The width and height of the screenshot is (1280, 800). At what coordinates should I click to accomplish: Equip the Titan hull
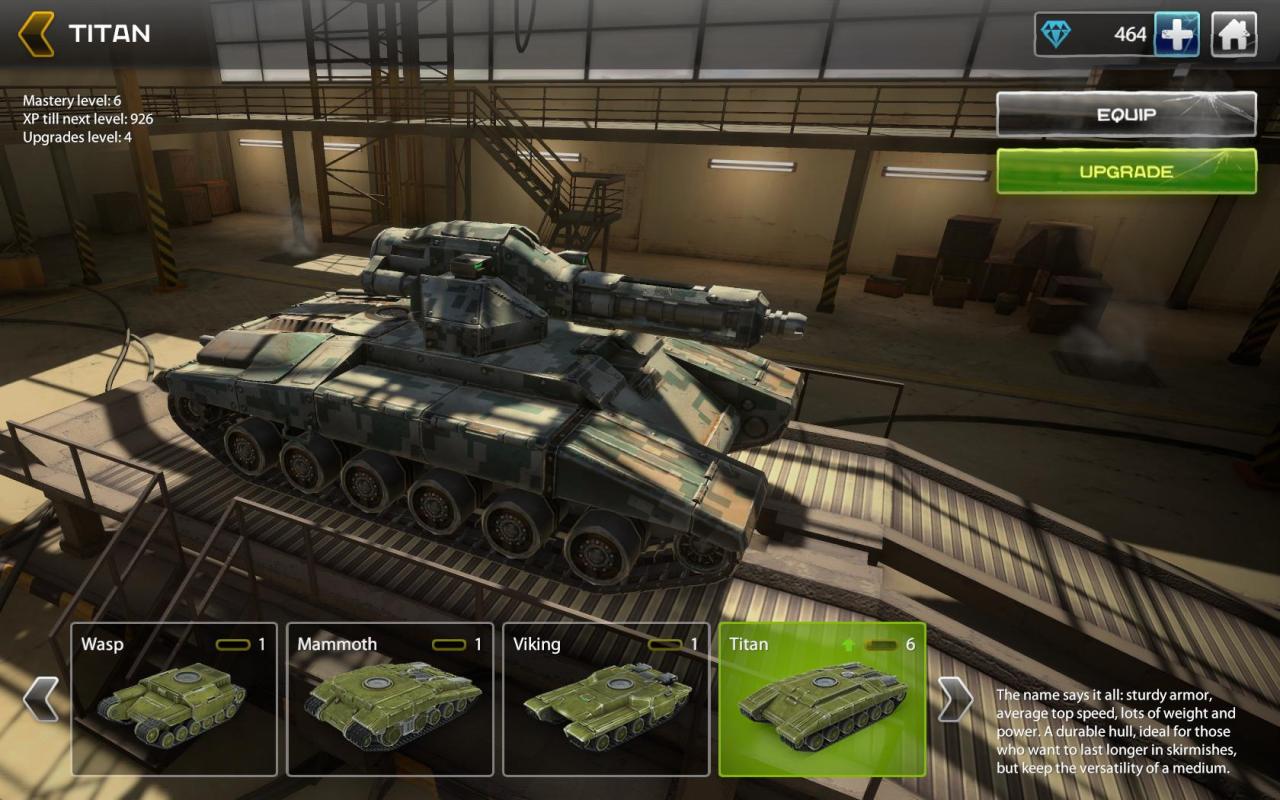coord(1126,115)
